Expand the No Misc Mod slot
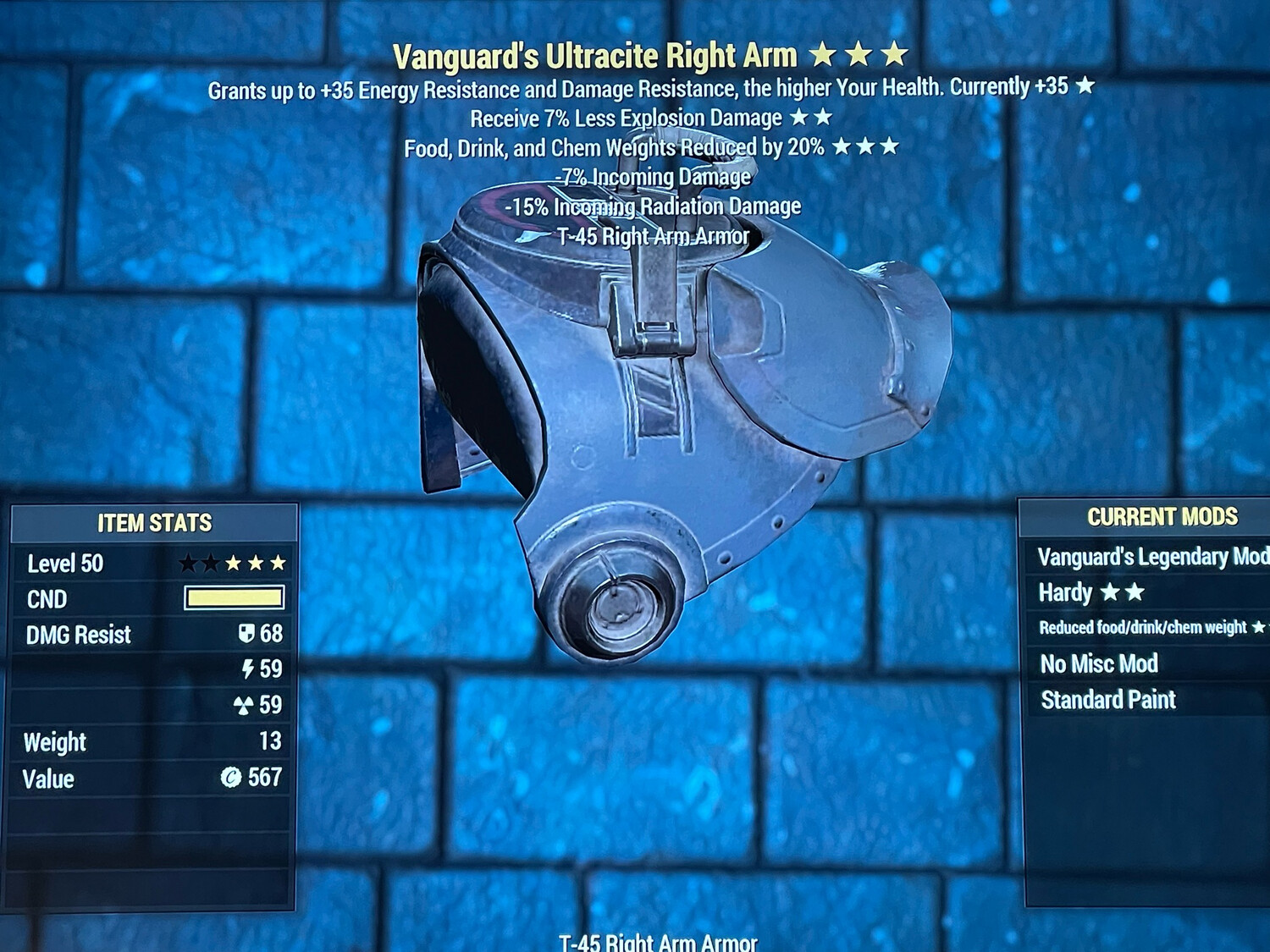This screenshot has width=1270, height=952. 1098,665
